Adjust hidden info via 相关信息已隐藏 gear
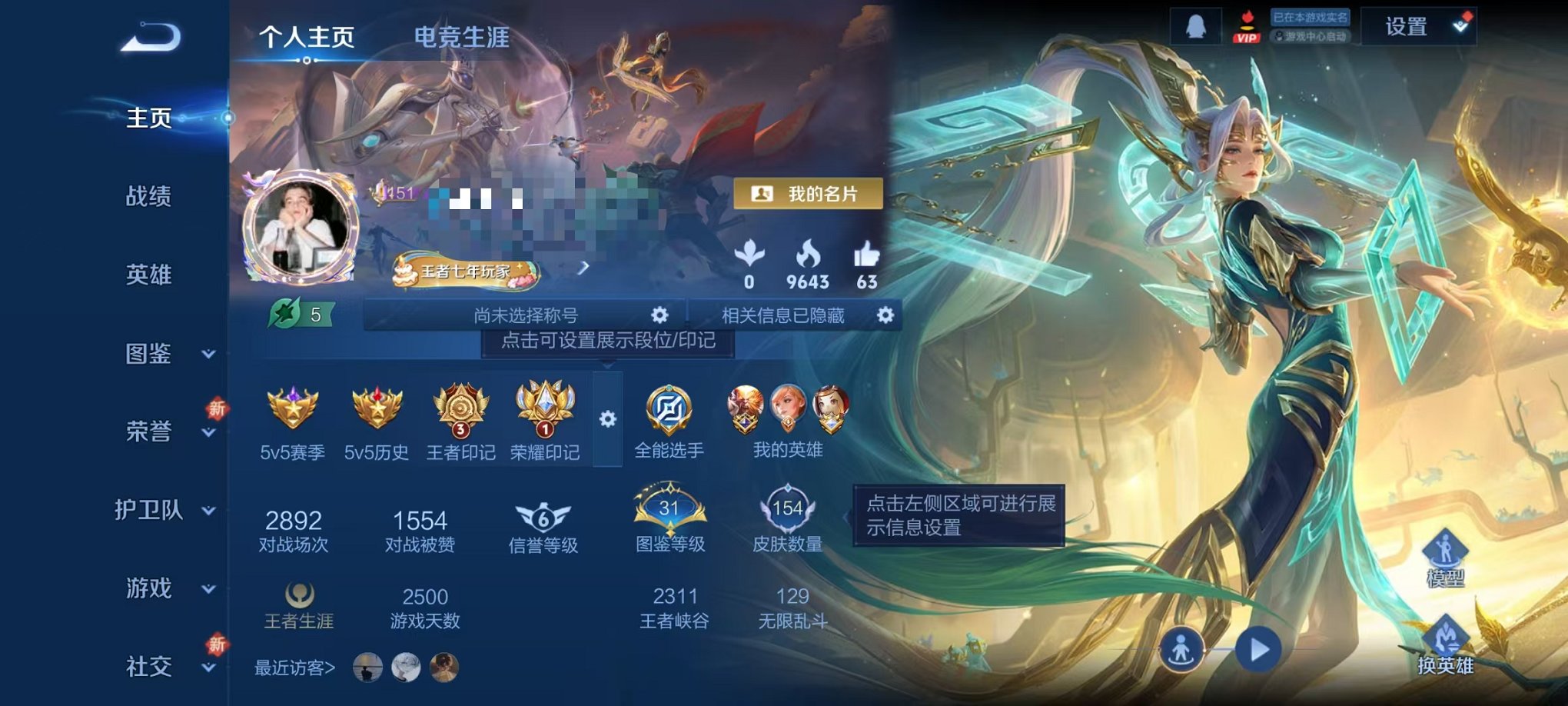The height and width of the screenshot is (706, 1568). tap(884, 315)
